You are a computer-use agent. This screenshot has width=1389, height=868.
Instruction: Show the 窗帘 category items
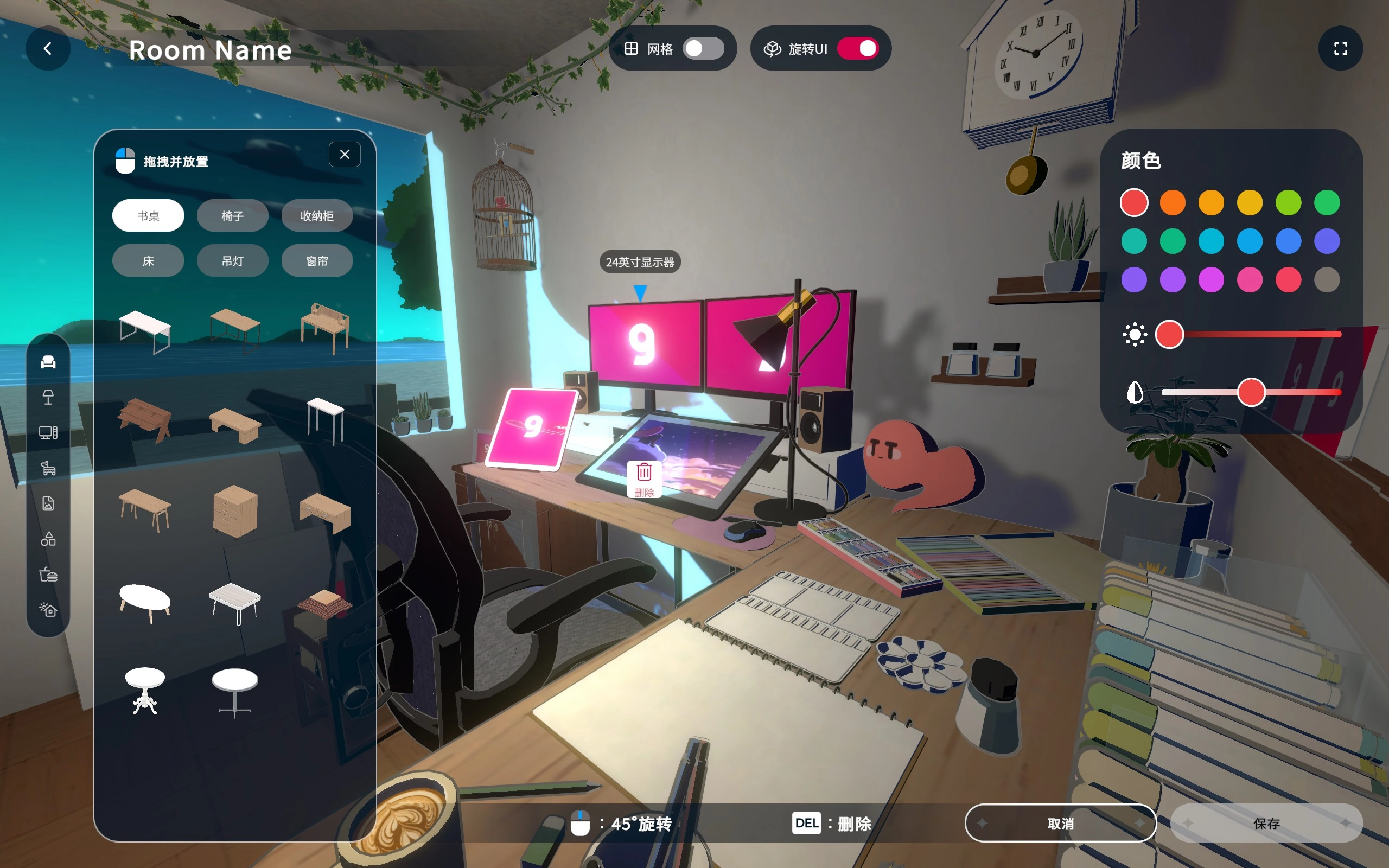point(317,261)
